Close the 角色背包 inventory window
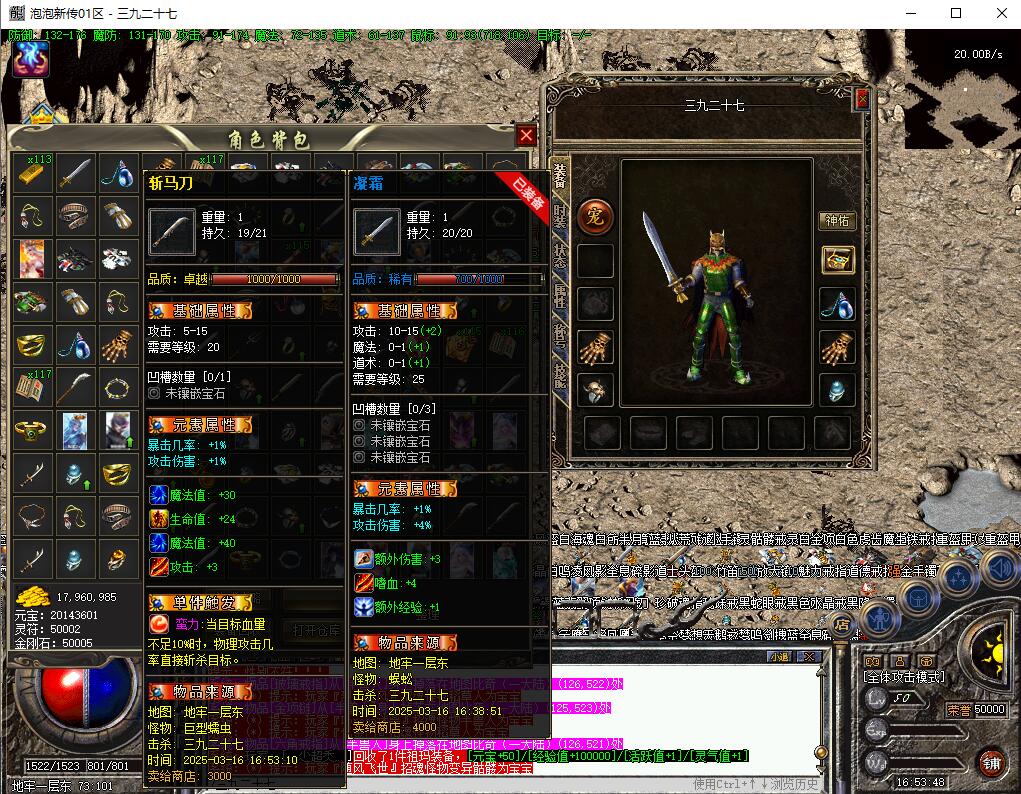 pos(527,136)
